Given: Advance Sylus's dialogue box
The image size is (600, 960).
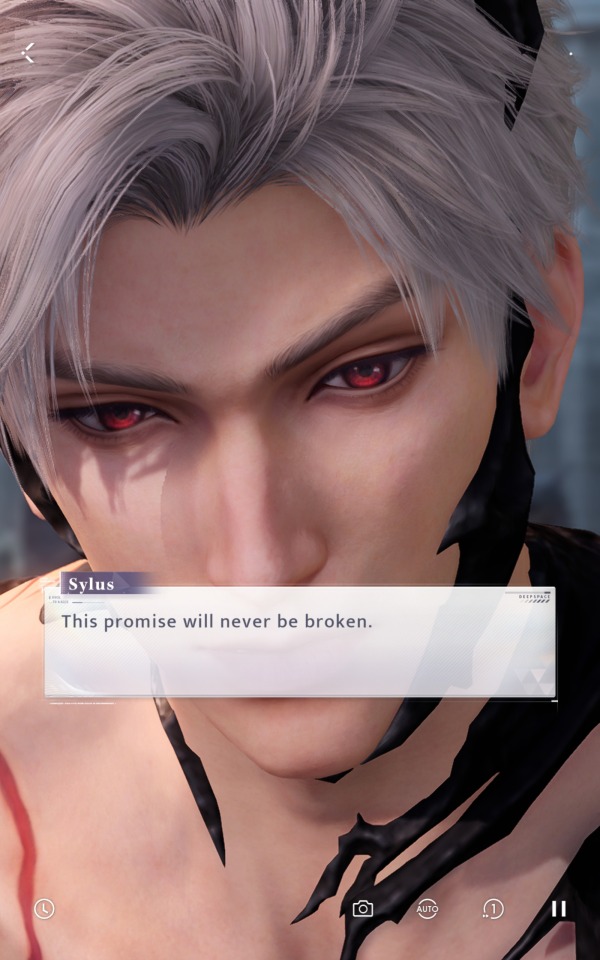Looking at the screenshot, I should tap(300, 641).
